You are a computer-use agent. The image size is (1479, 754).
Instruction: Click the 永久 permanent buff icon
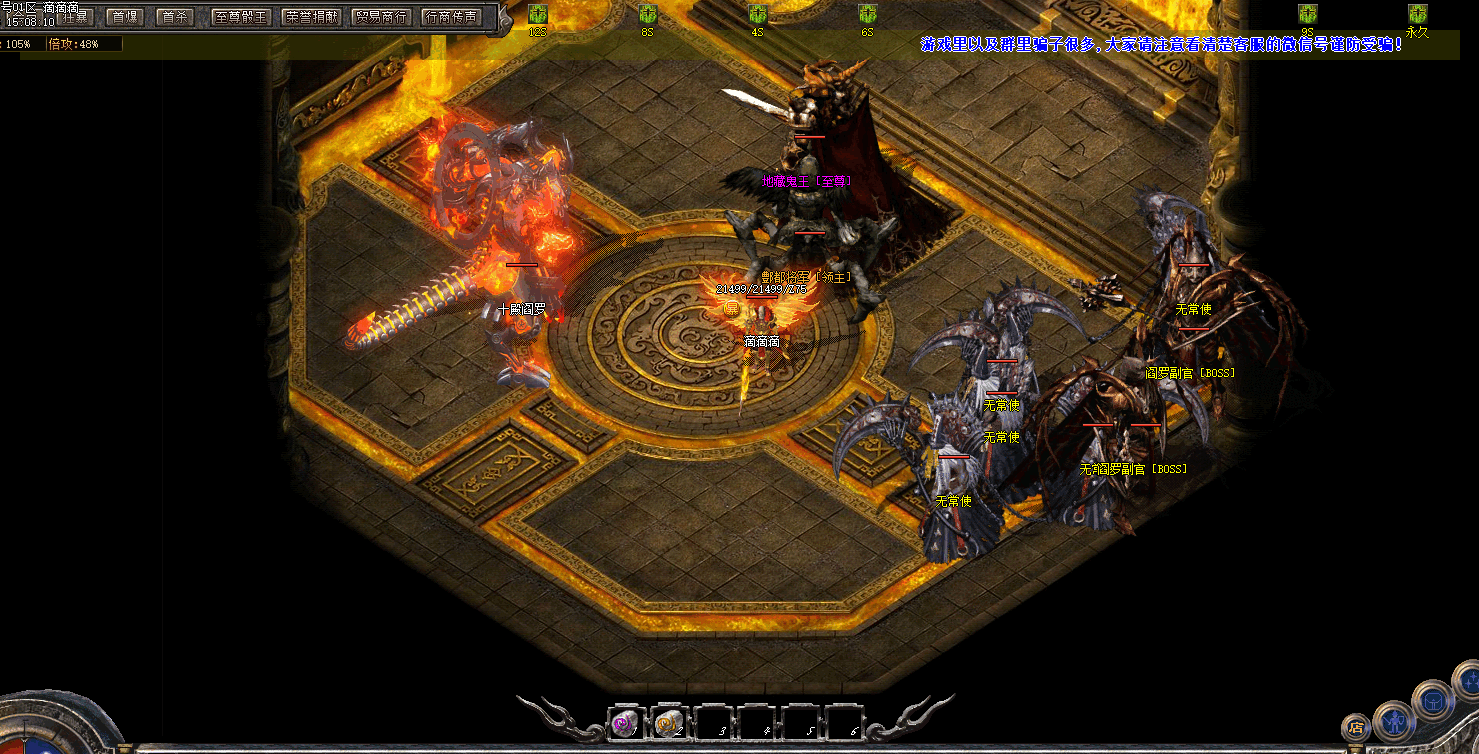tap(1417, 14)
